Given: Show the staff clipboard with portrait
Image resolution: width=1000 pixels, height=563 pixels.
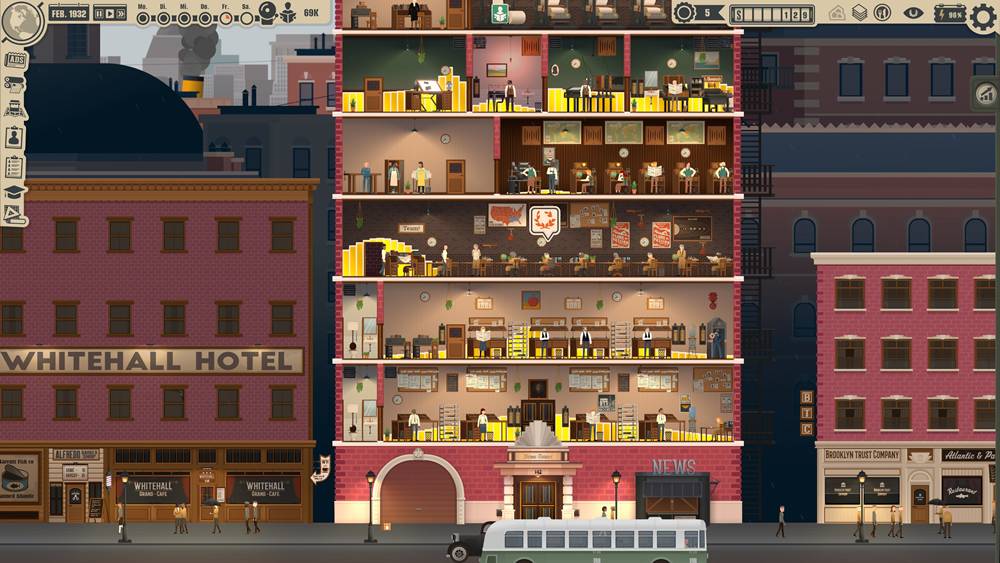Looking at the screenshot, I should (x=15, y=138).
